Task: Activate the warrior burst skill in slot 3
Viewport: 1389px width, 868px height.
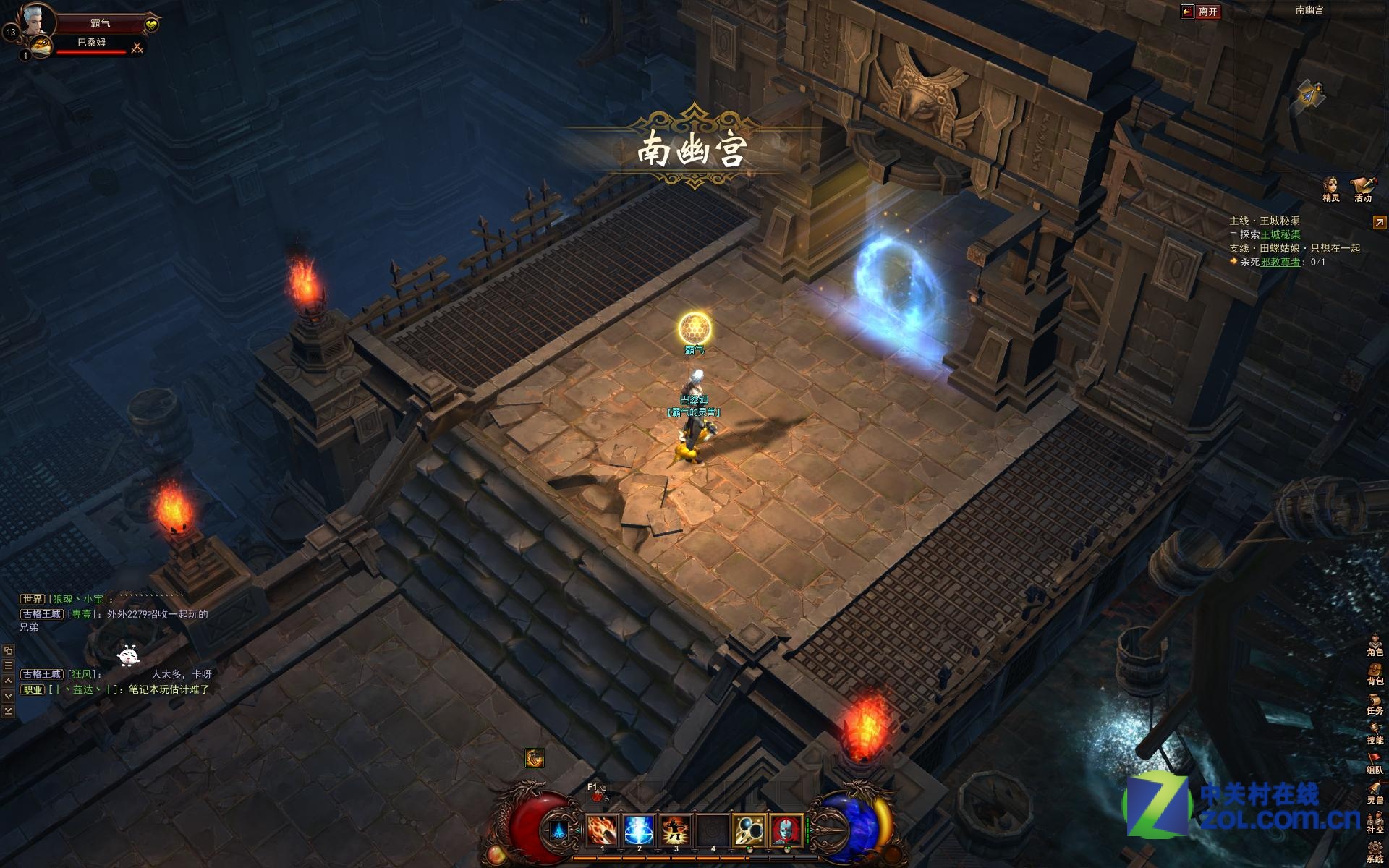Action: click(676, 830)
